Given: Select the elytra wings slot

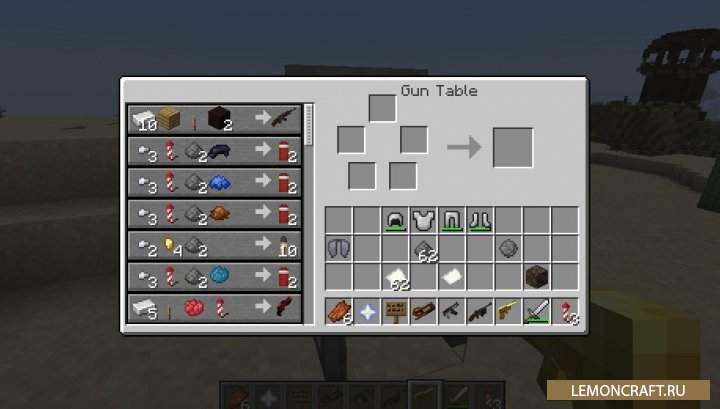Looking at the screenshot, I should [x=338, y=248].
